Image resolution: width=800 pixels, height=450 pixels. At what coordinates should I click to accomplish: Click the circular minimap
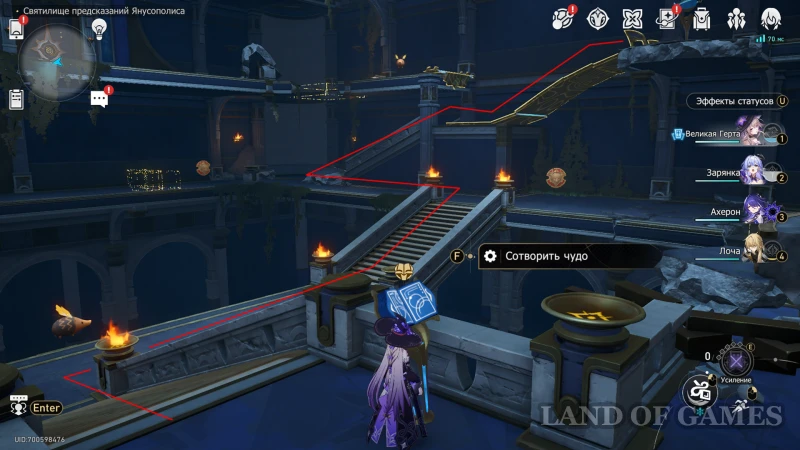point(55,58)
